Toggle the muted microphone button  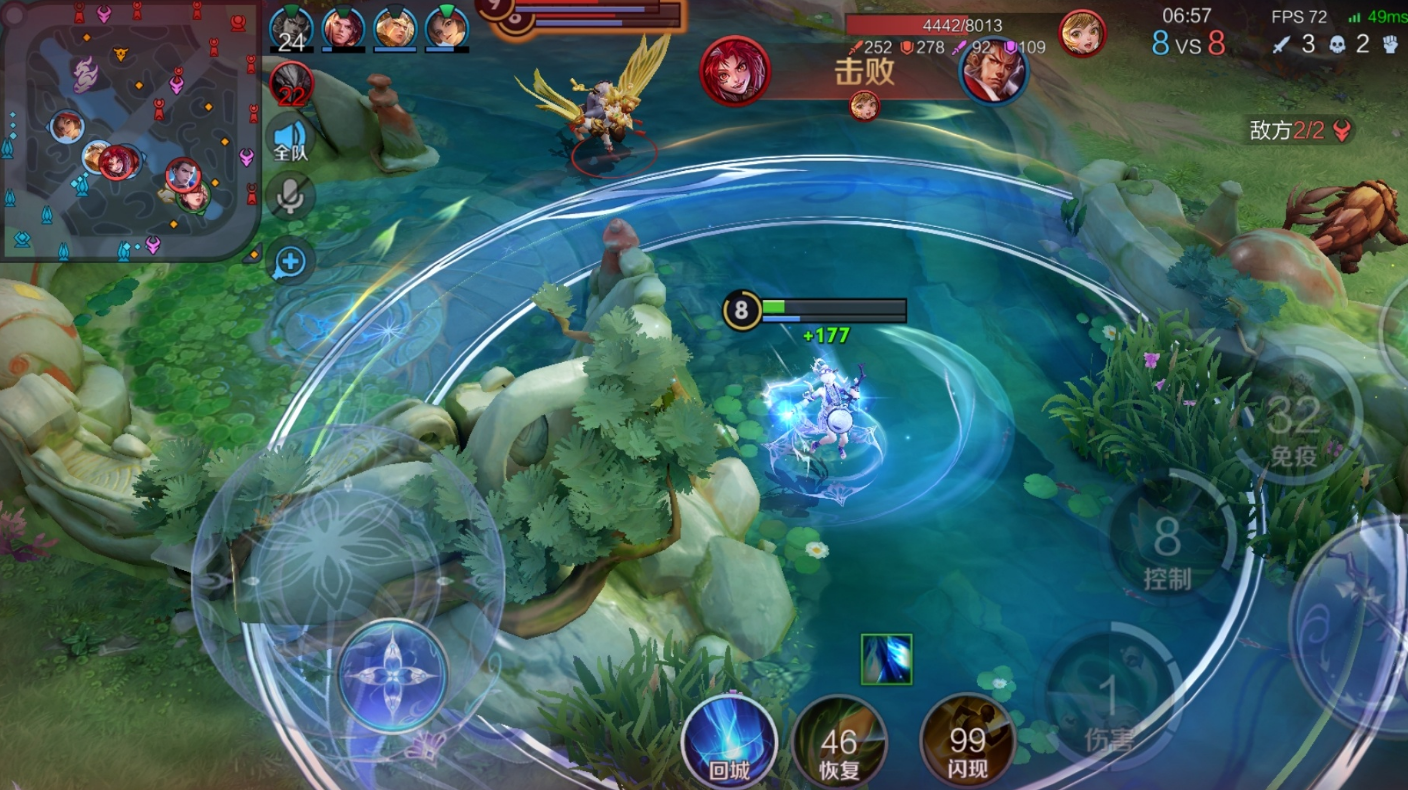click(291, 197)
